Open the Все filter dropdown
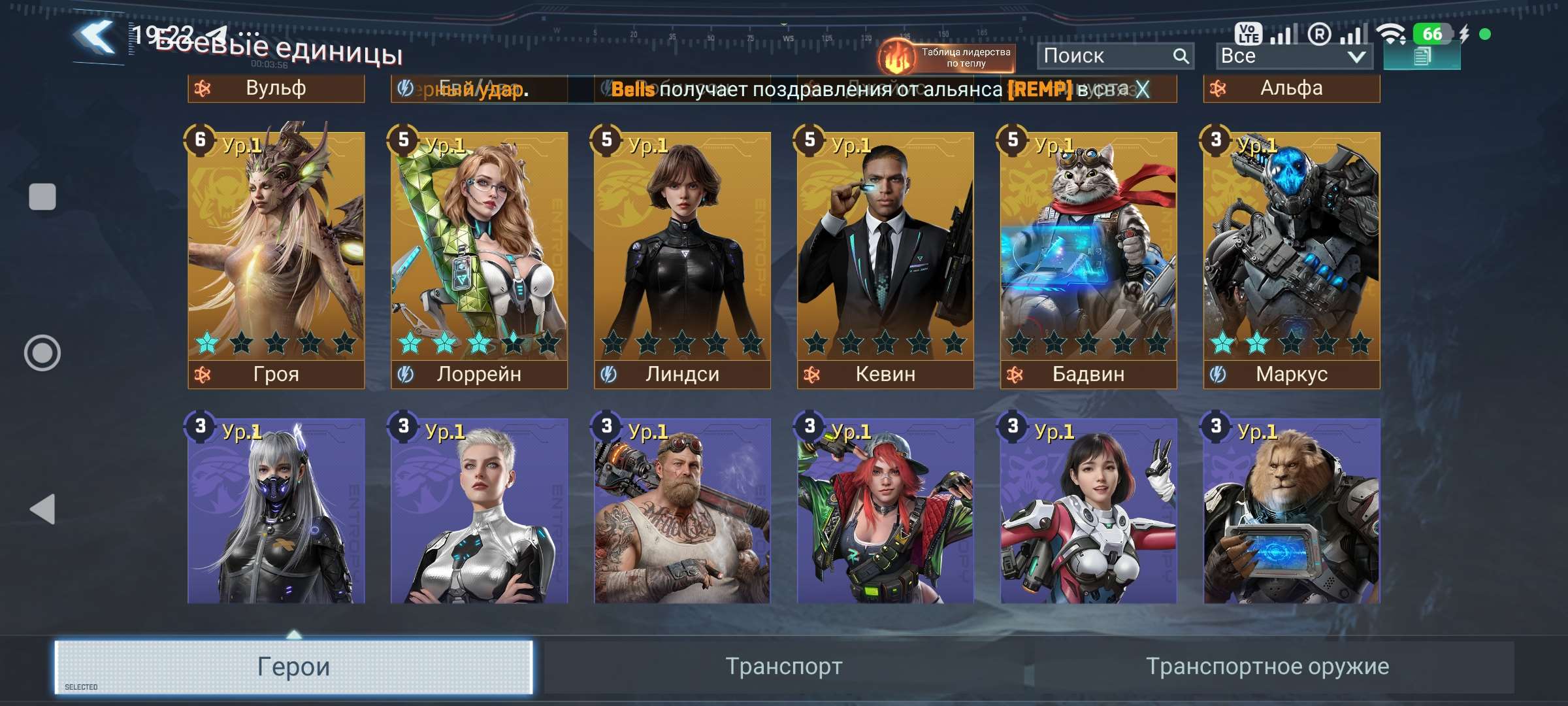This screenshot has height=706, width=1568. point(1294,56)
